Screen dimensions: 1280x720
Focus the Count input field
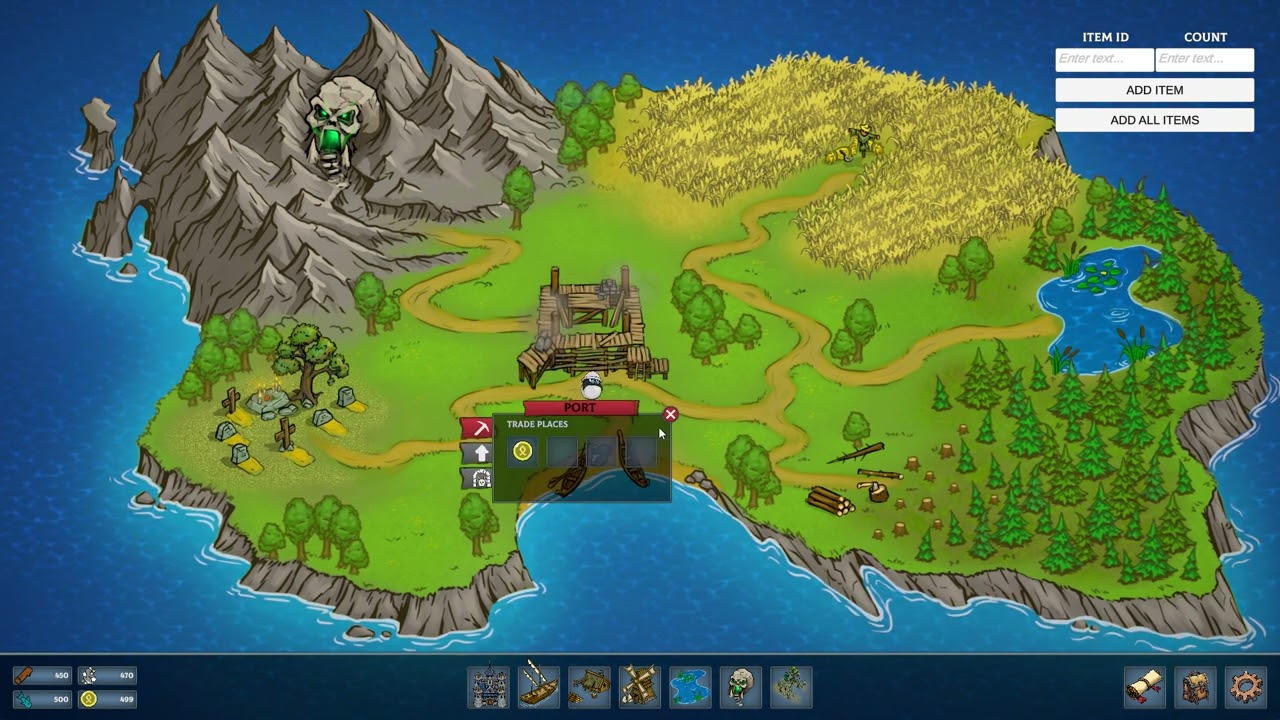[x=1204, y=59]
